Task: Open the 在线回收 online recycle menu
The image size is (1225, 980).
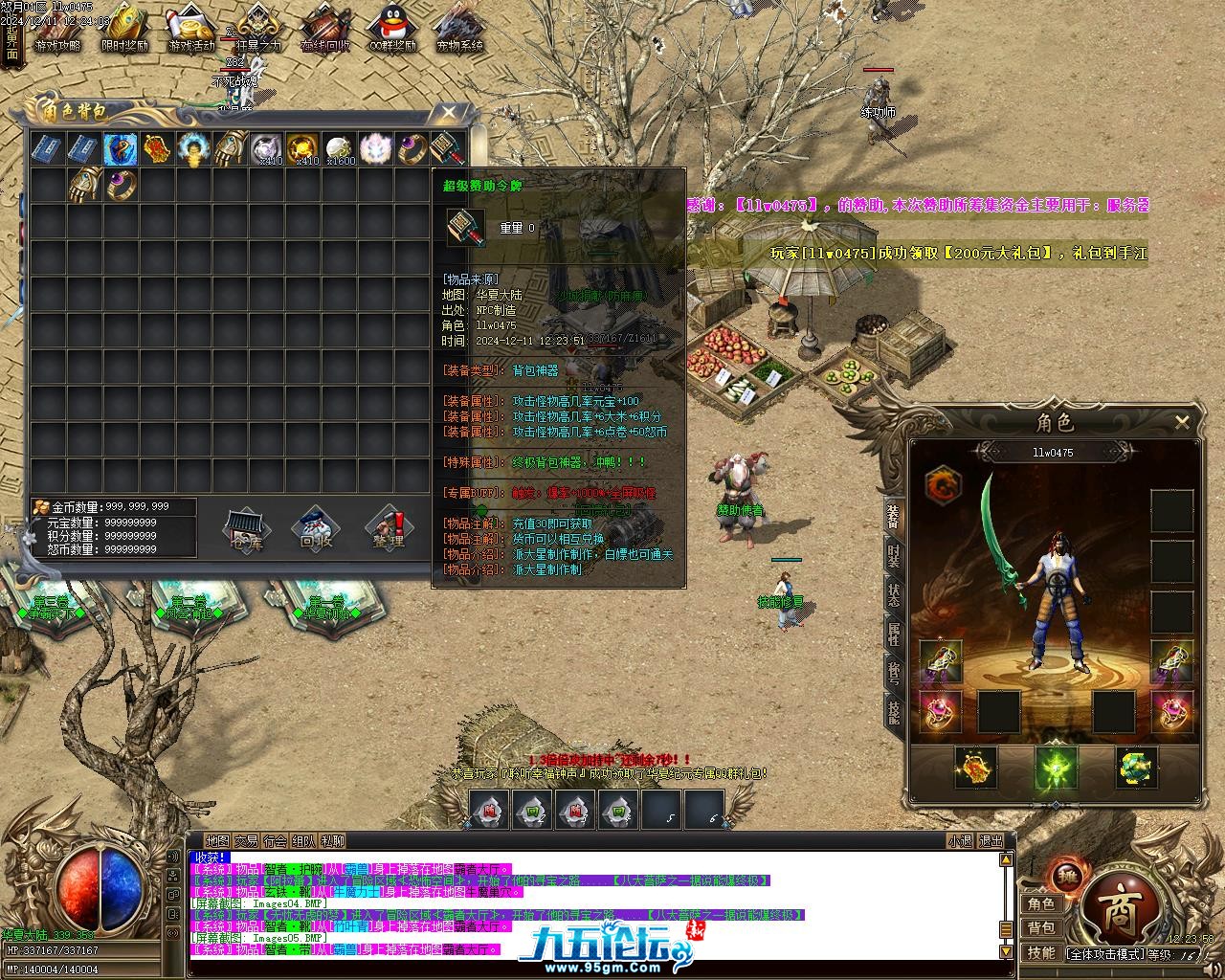Action: (x=325, y=30)
